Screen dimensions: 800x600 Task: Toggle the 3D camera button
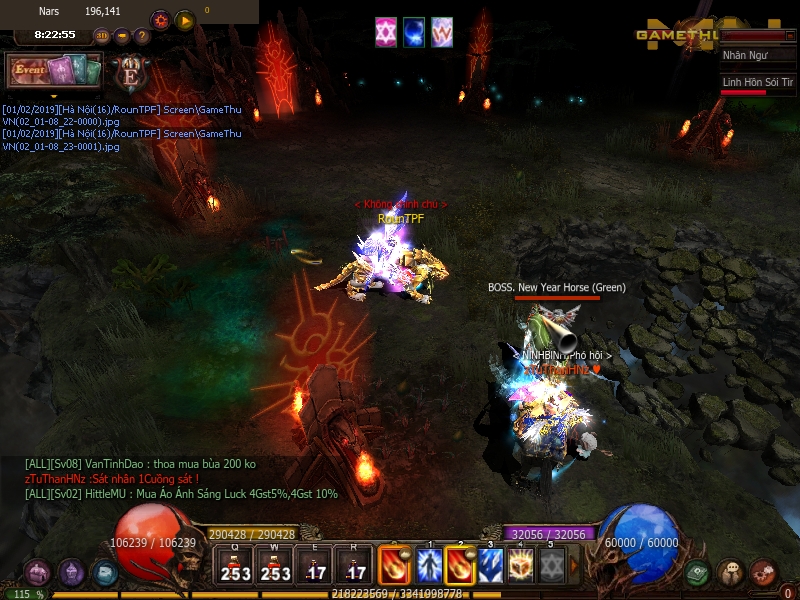(102, 36)
